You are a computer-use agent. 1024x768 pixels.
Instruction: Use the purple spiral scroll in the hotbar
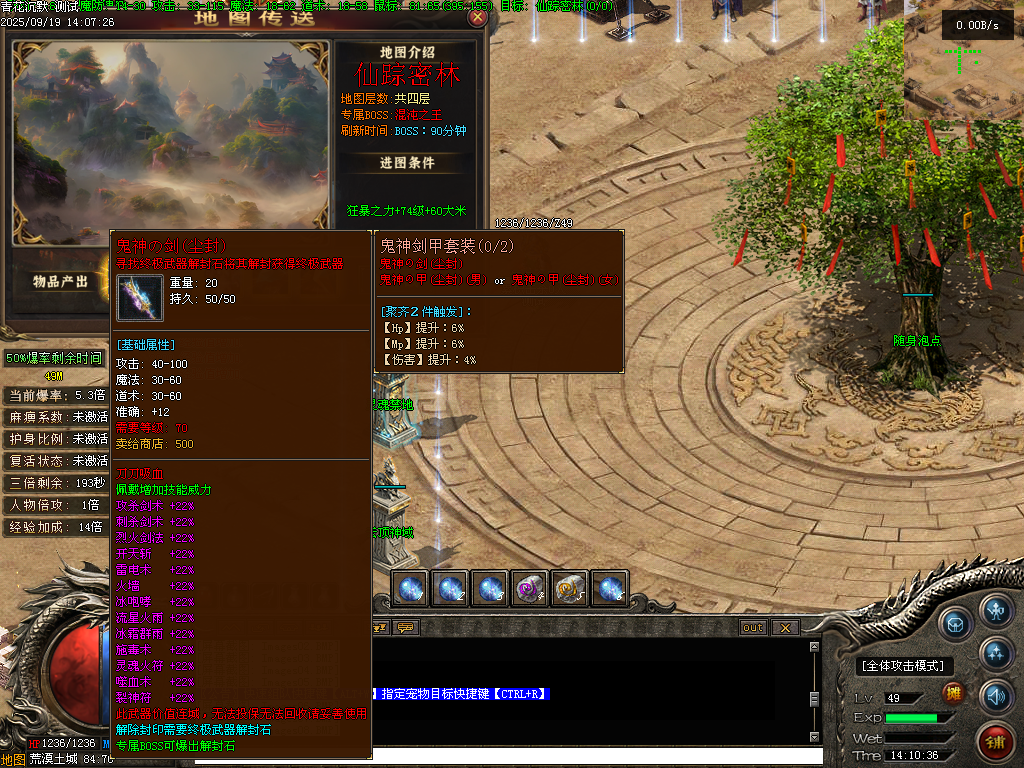(x=529, y=589)
